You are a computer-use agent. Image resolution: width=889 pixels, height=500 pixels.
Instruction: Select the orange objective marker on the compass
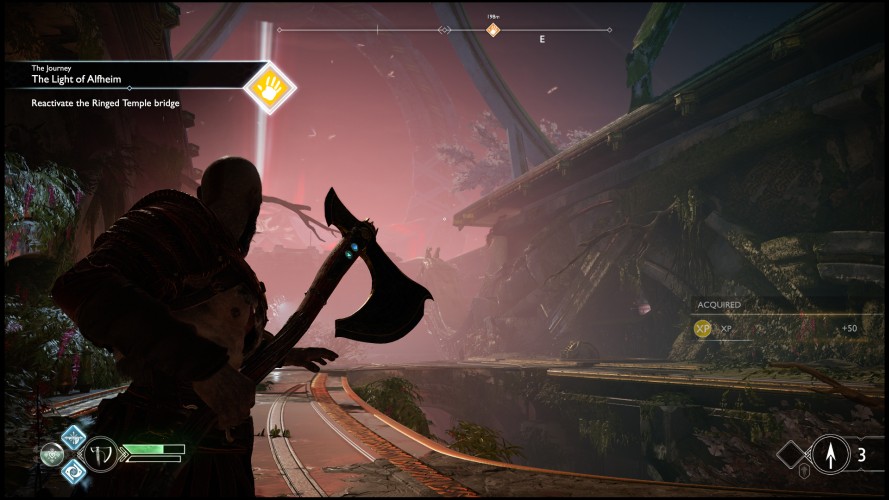click(x=493, y=30)
